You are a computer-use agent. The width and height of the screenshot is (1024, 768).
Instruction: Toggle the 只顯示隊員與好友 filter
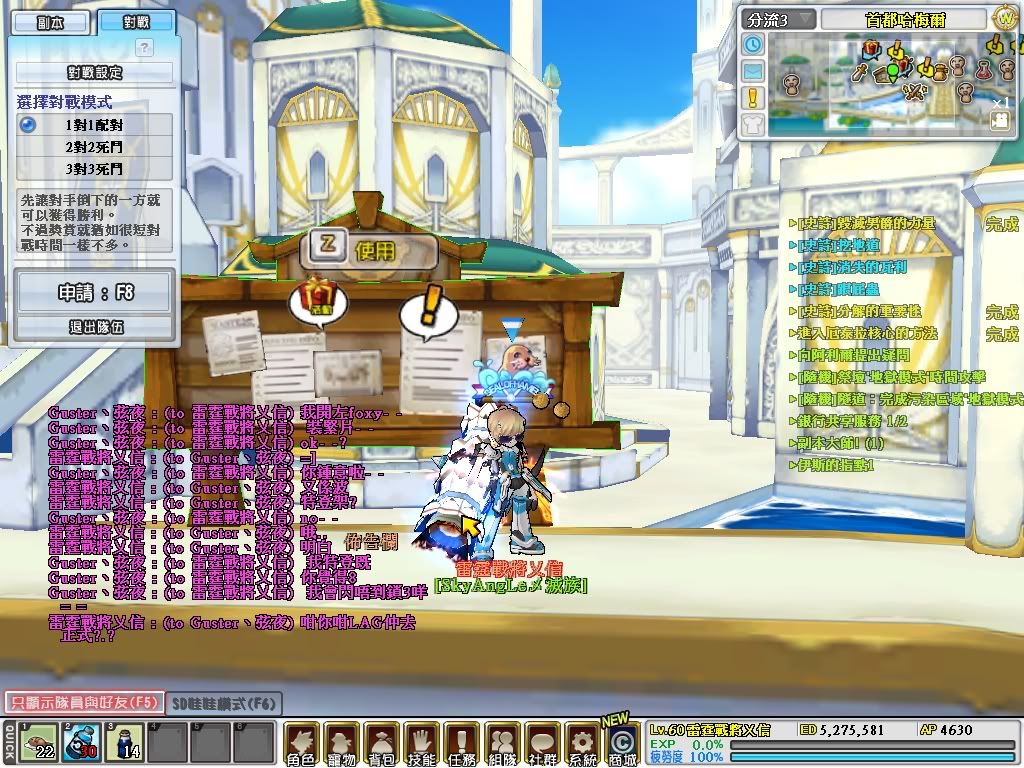(x=82, y=703)
